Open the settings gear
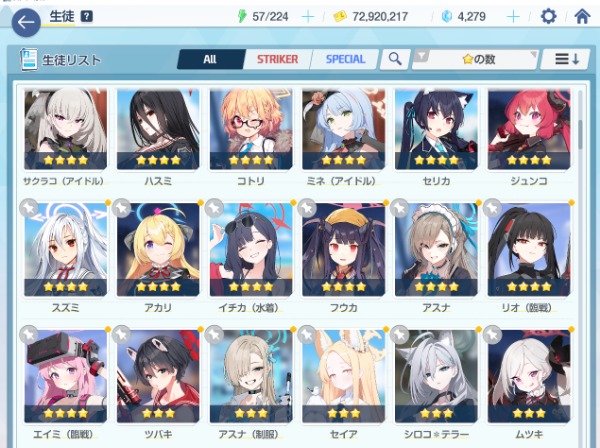Viewport: 600px width, 448px height. (548, 16)
